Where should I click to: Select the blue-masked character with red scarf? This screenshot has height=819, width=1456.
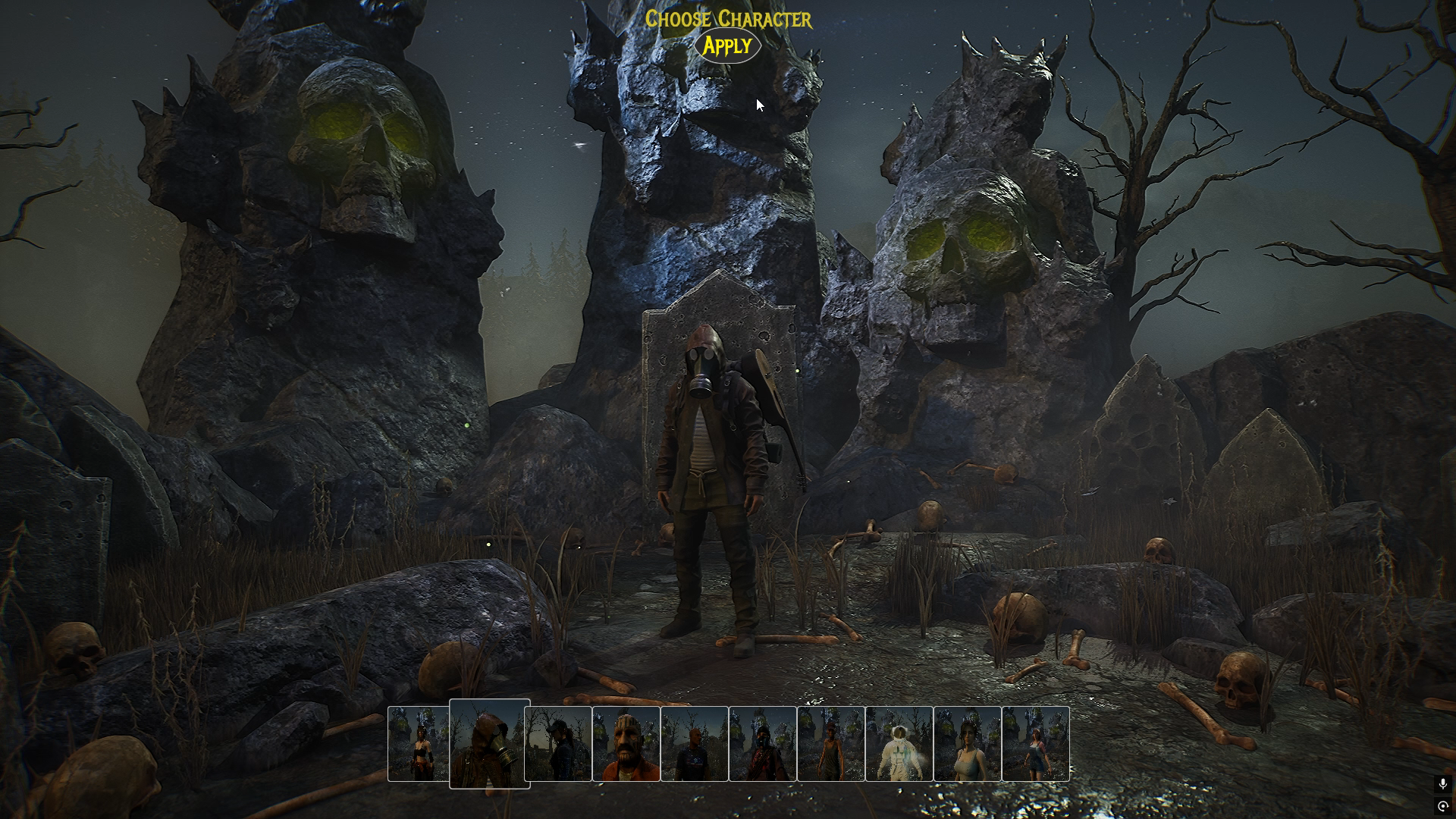[762, 744]
